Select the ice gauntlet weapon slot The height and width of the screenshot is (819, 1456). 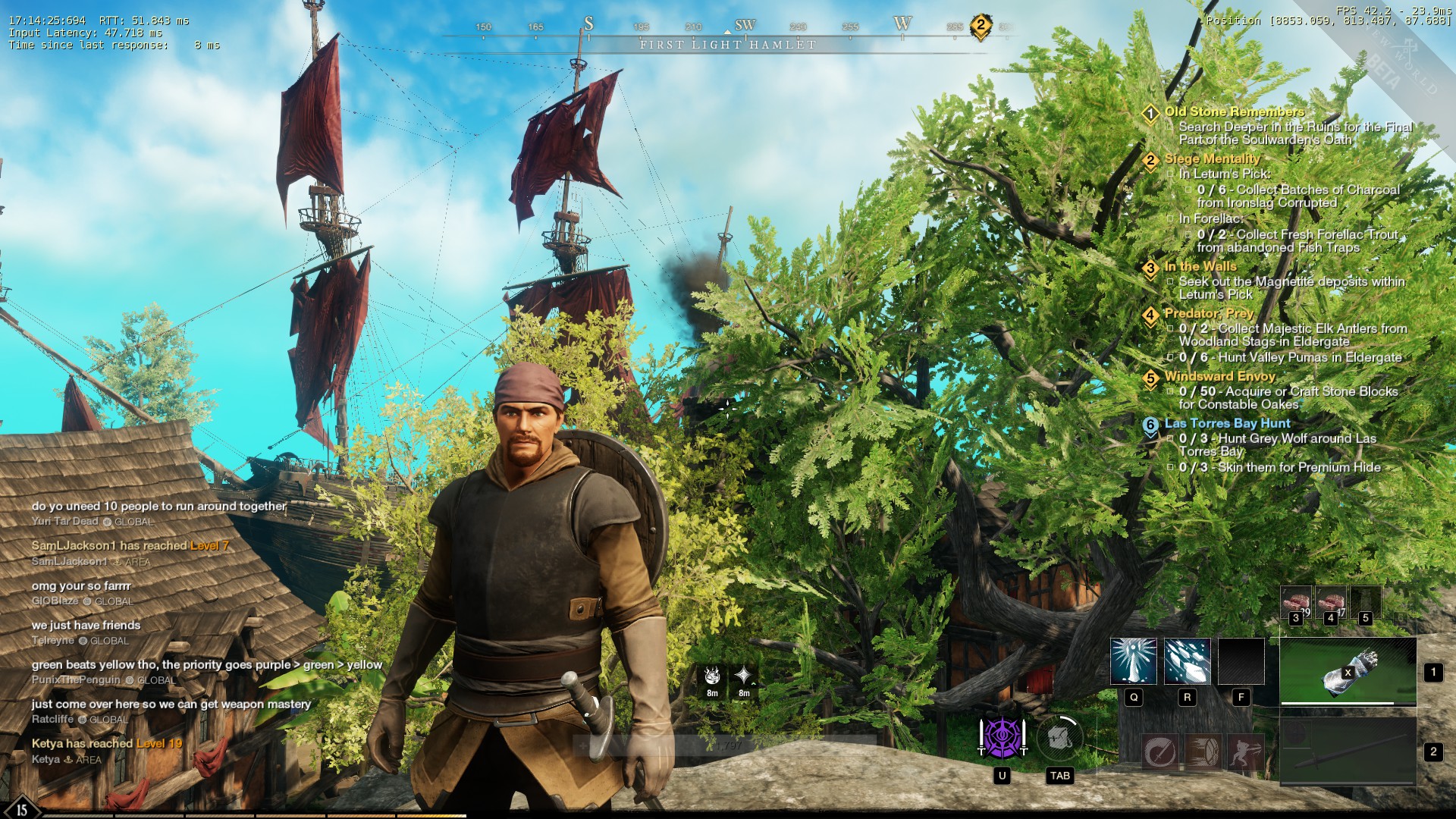pyautogui.click(x=1348, y=671)
